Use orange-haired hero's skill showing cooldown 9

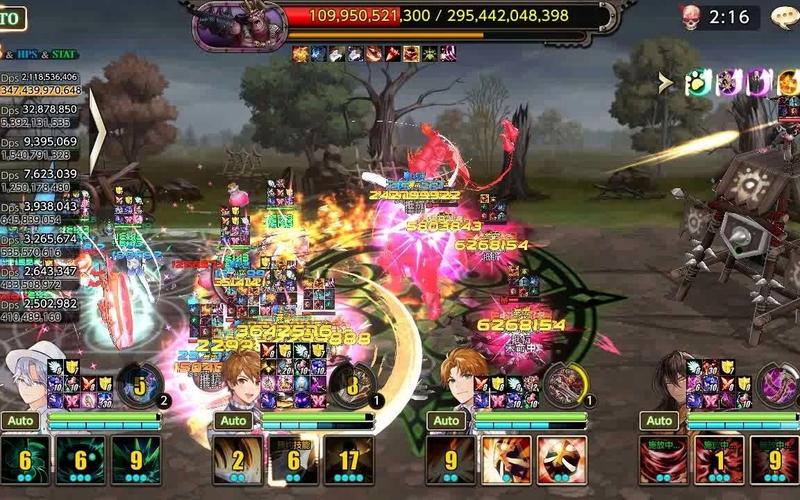tap(451, 460)
